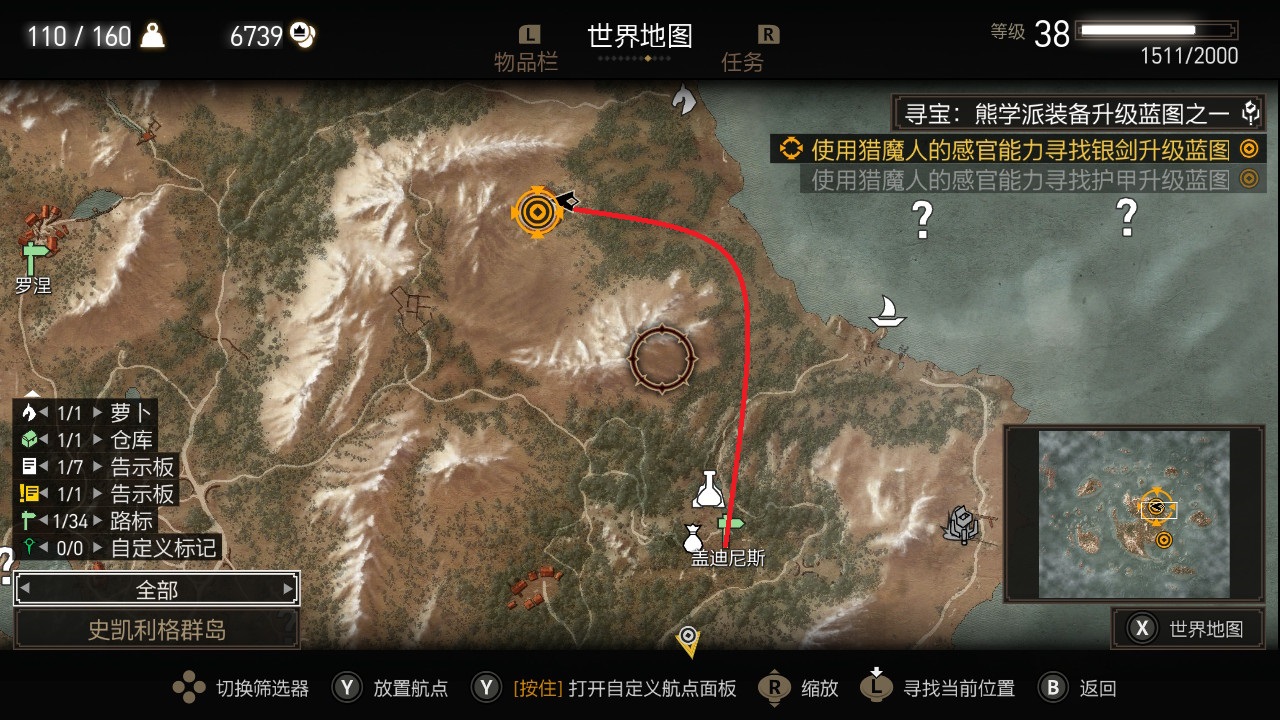
Task: Click the tracked treasure hunt marker on the map
Action: [538, 213]
